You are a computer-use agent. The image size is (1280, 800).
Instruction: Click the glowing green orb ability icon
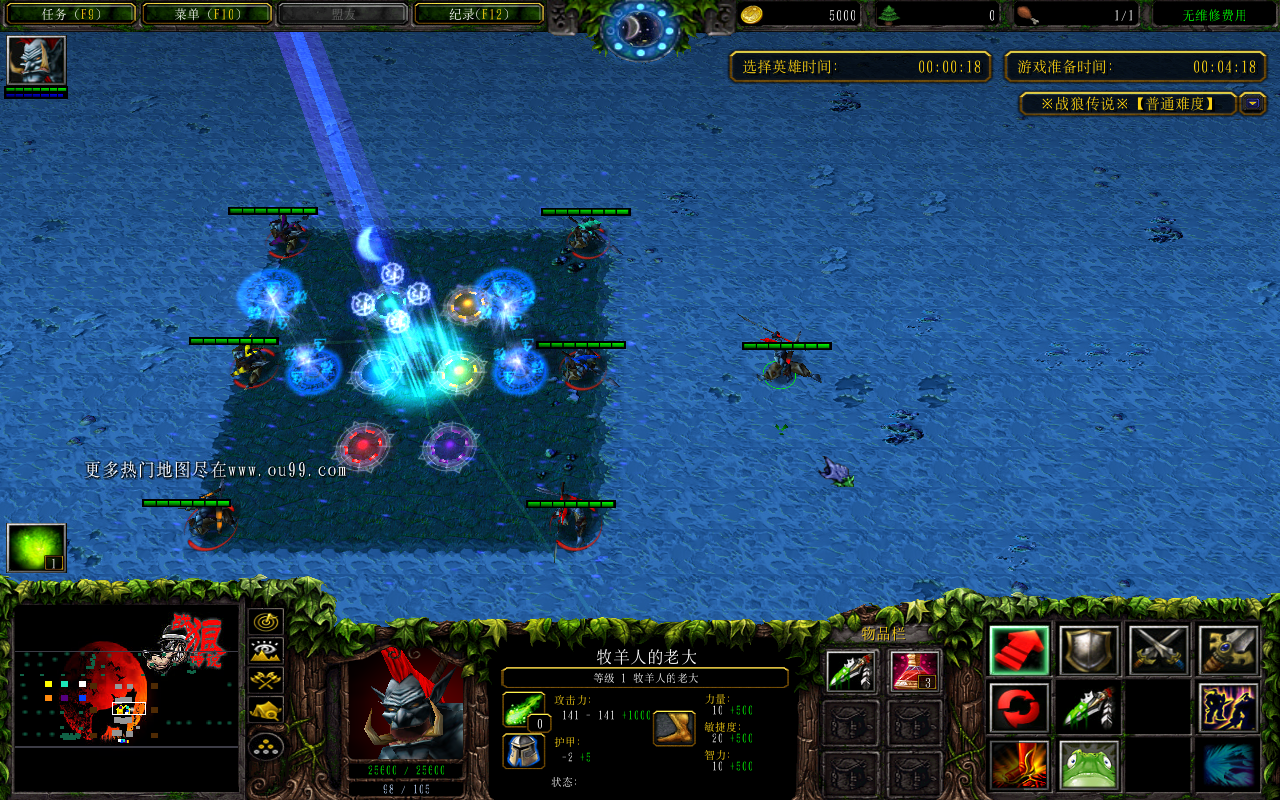point(36,548)
